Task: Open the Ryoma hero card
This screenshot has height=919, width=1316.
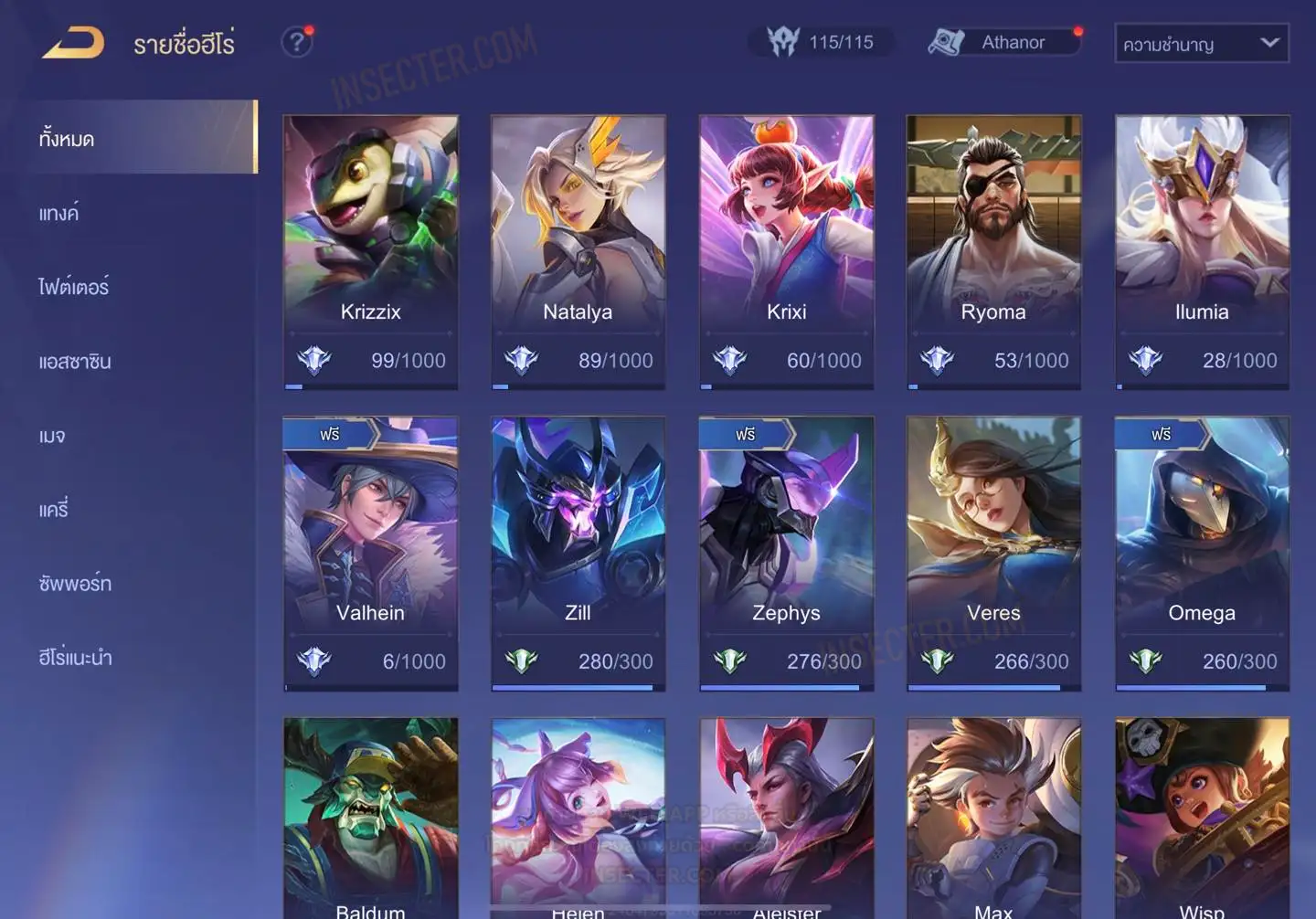Action: (x=993, y=251)
